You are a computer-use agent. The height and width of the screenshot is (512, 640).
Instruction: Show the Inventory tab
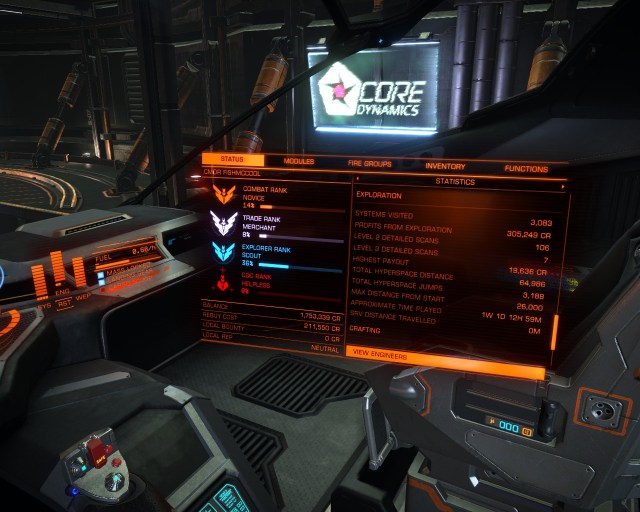(x=445, y=166)
